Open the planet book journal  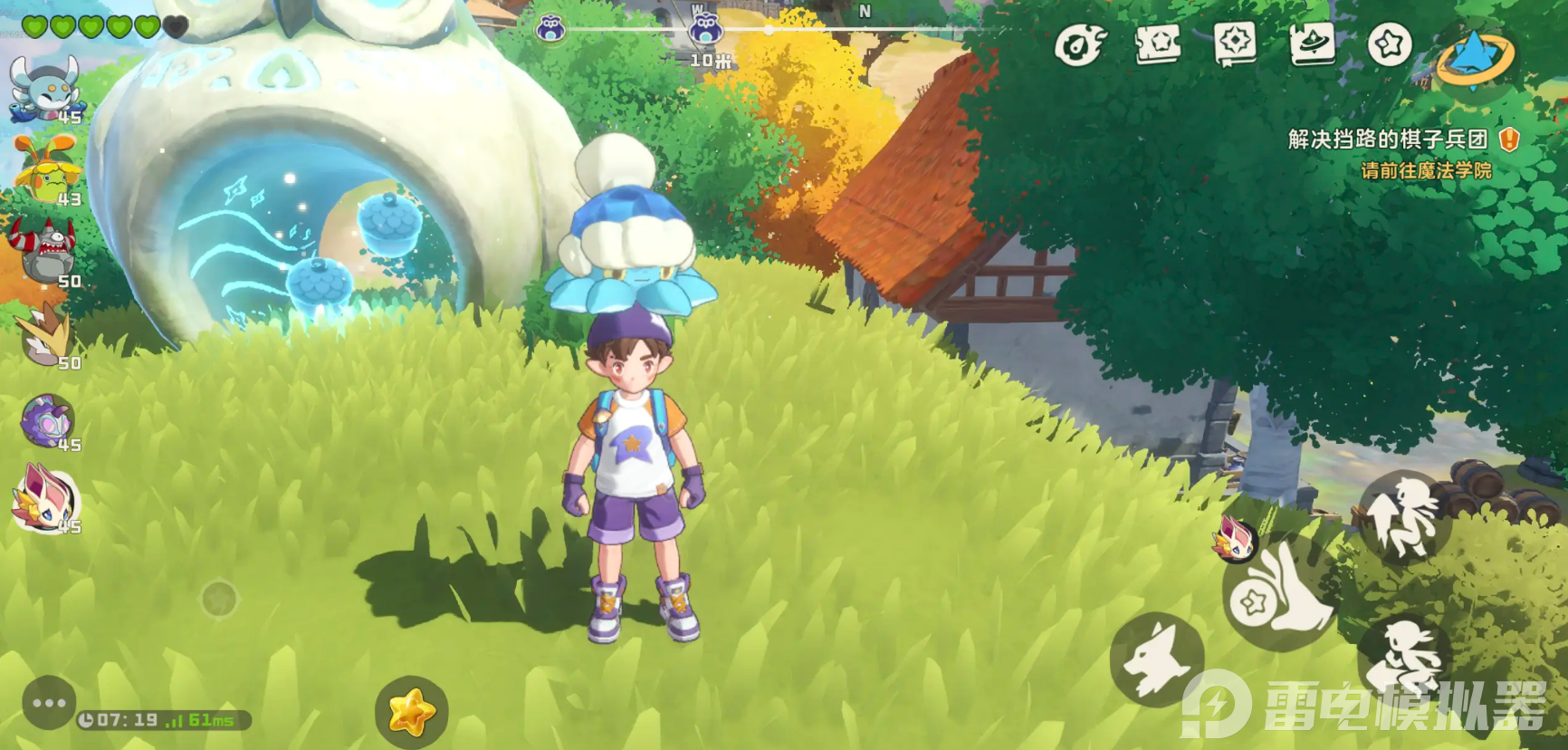(x=1313, y=43)
